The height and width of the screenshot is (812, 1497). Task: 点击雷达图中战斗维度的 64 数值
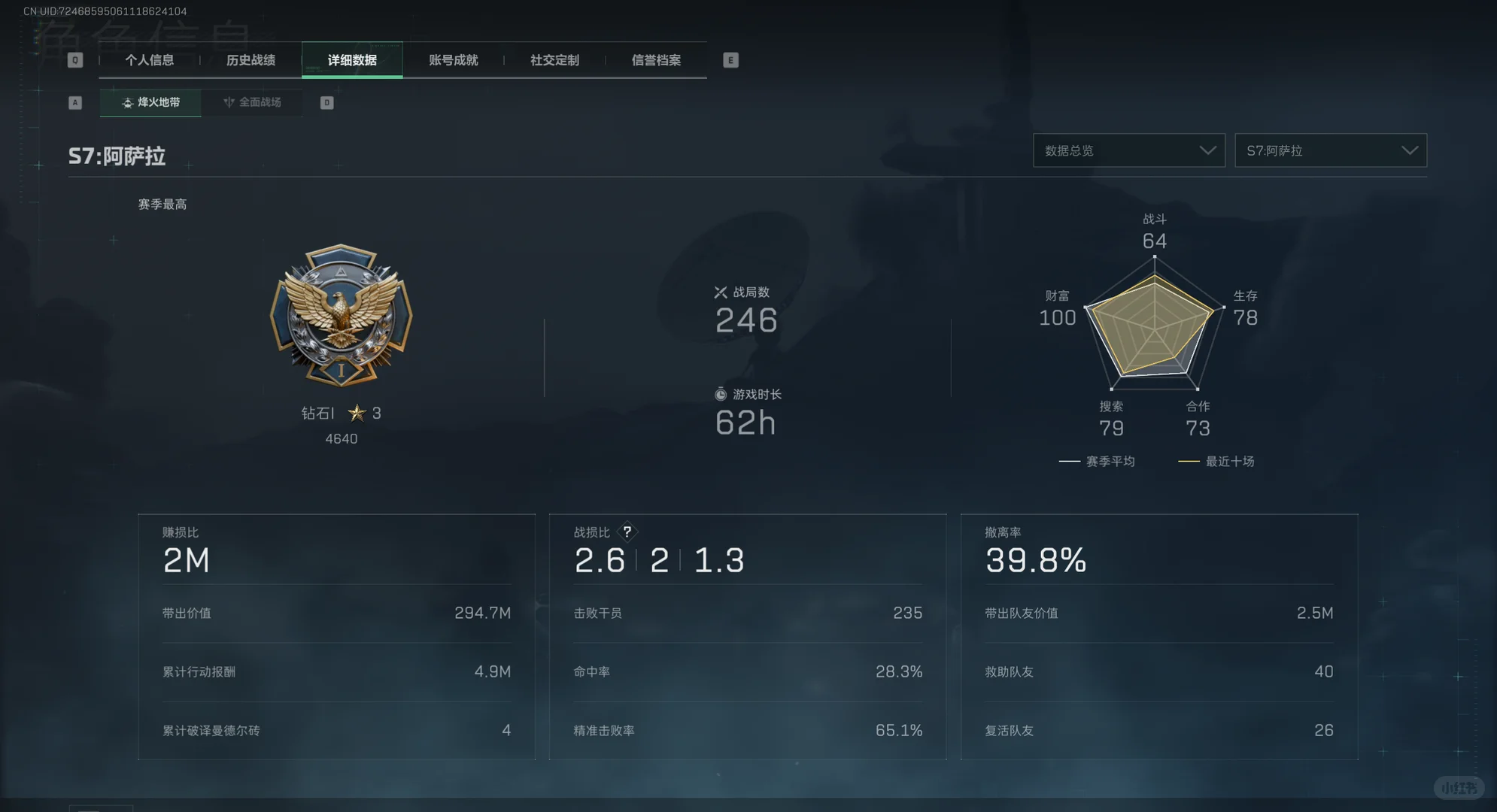pos(1155,241)
